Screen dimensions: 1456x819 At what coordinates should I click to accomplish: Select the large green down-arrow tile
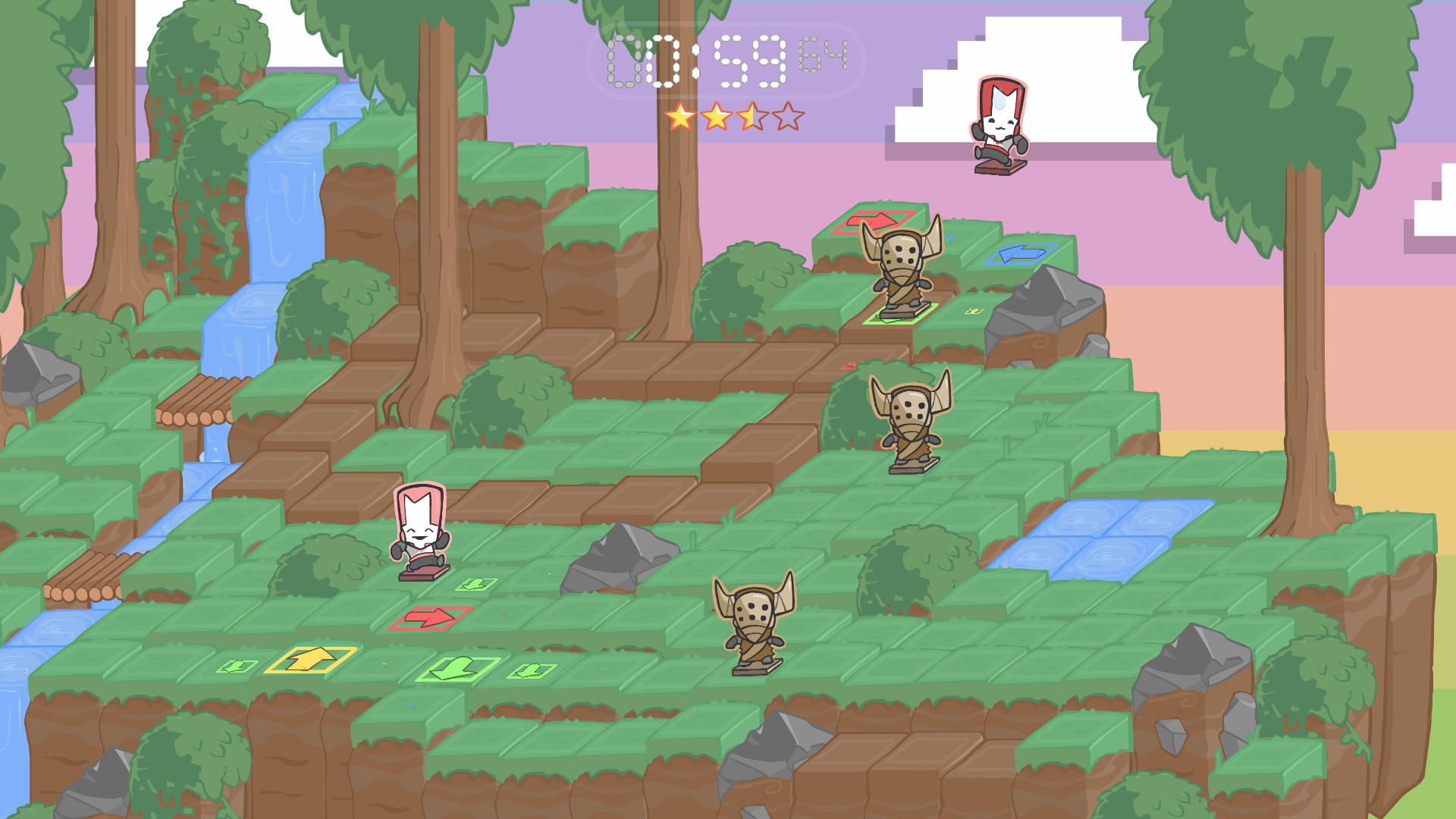click(453, 667)
